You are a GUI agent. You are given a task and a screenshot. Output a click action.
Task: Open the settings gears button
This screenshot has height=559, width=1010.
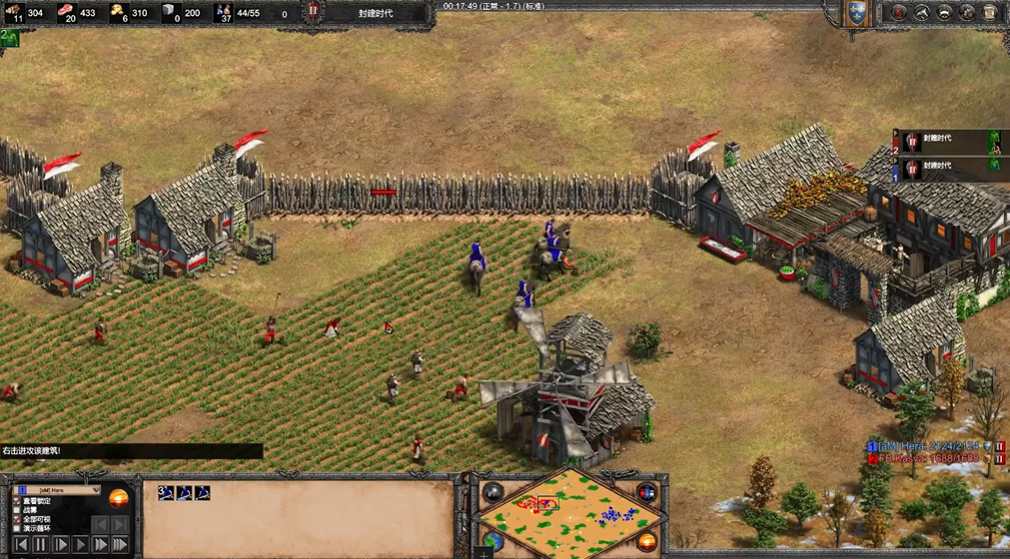[x=967, y=13]
